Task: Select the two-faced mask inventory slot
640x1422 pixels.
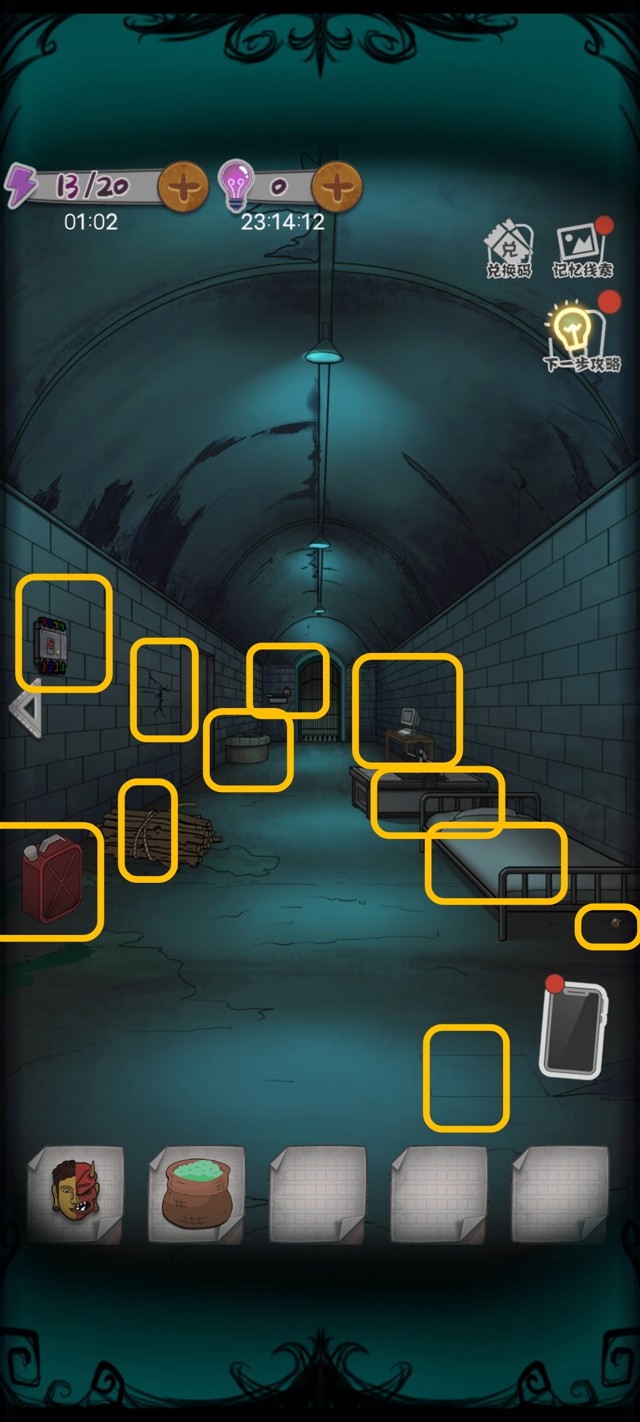Action: click(x=76, y=1194)
